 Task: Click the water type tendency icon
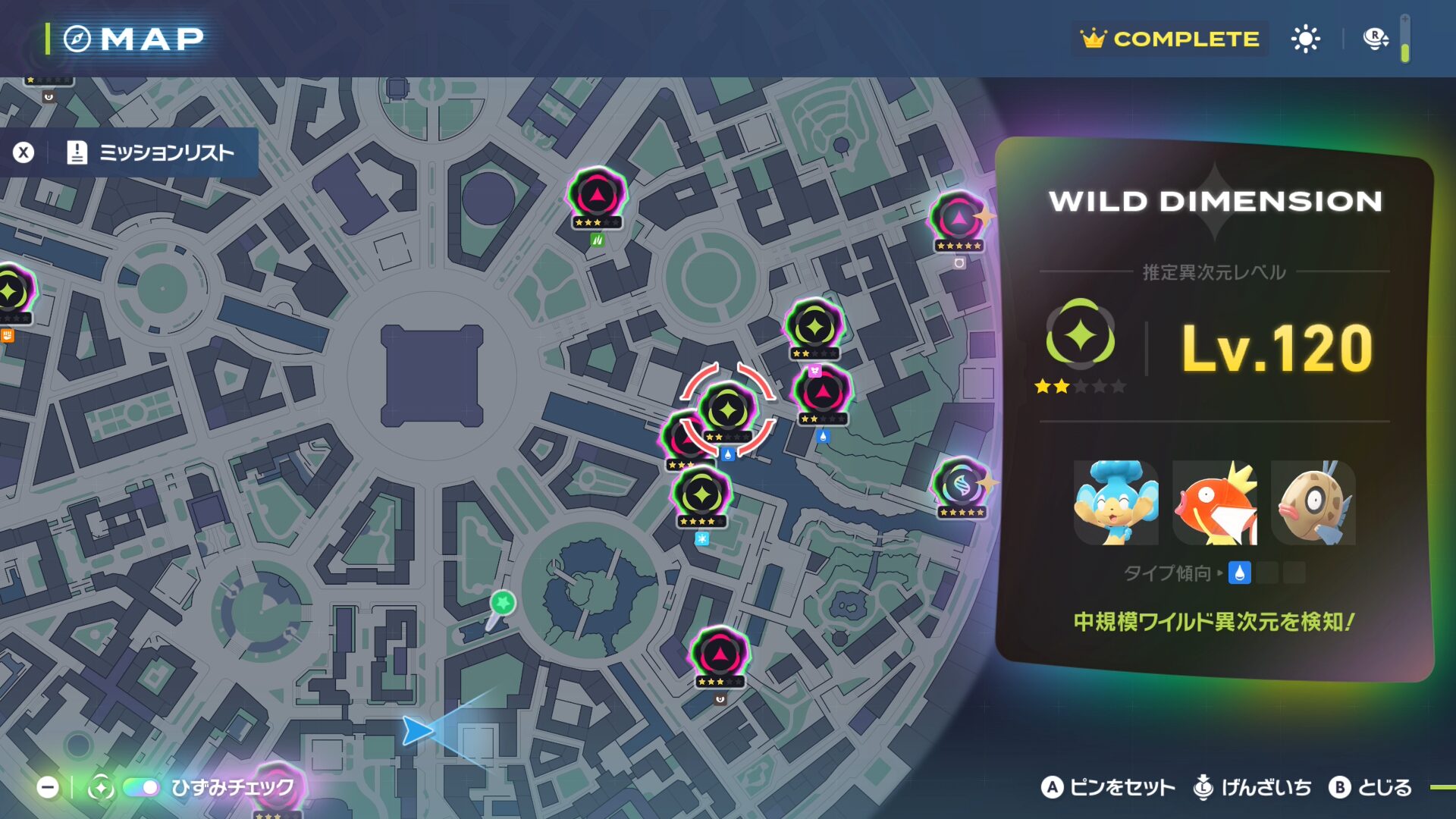pos(1239,573)
